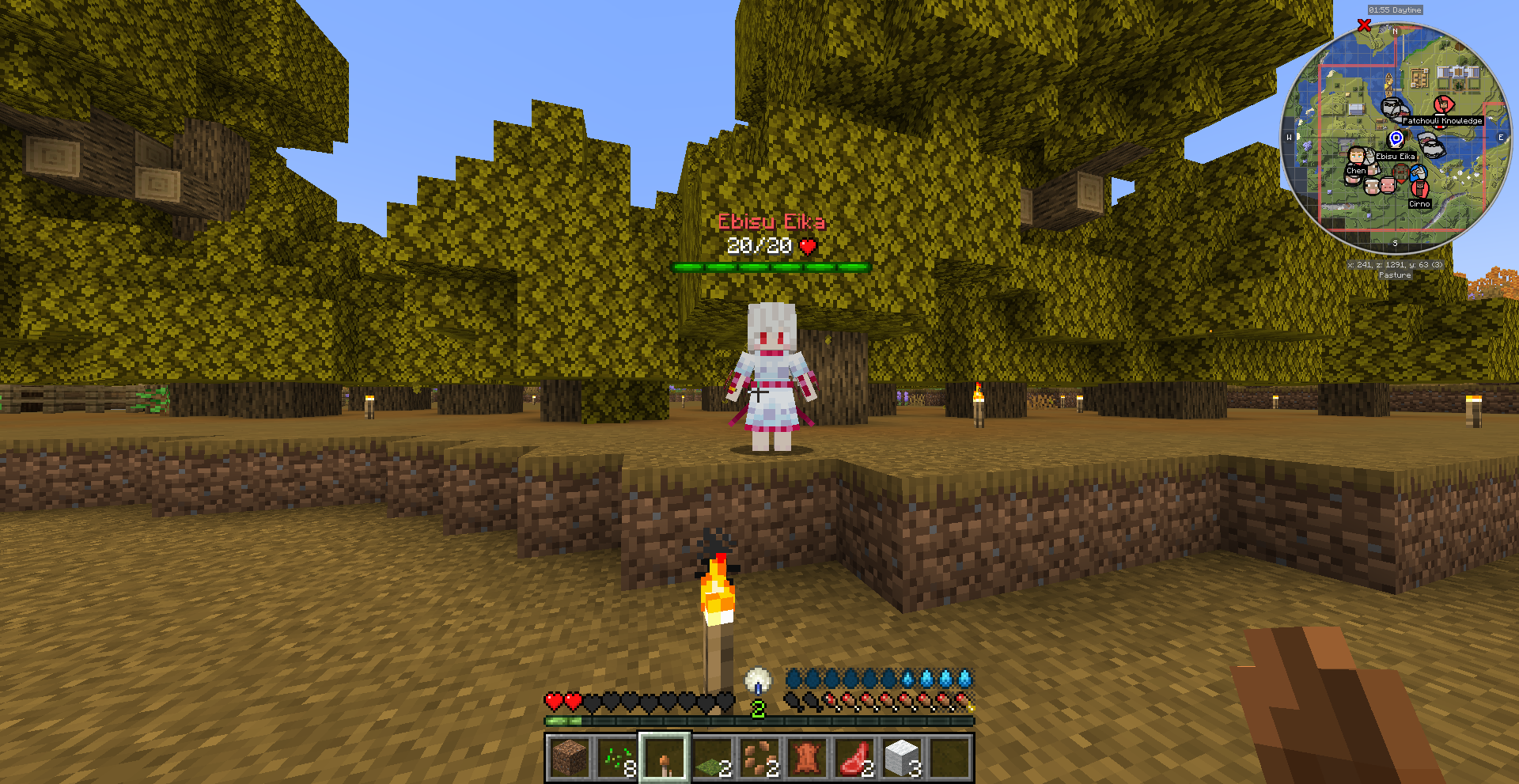
Task: Click the red X death marker on the minimap
Action: click(1363, 25)
